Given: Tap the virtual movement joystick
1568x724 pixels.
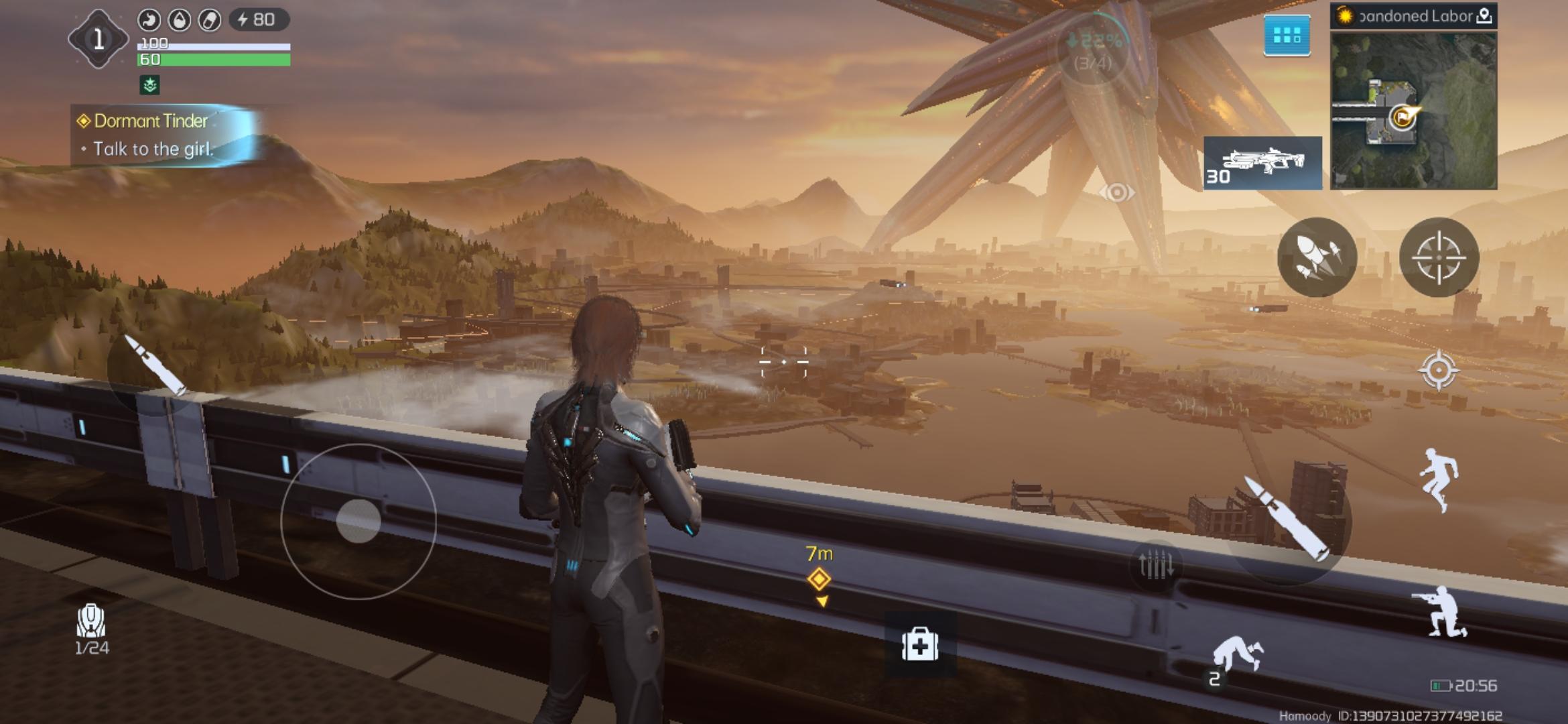Looking at the screenshot, I should [358, 521].
